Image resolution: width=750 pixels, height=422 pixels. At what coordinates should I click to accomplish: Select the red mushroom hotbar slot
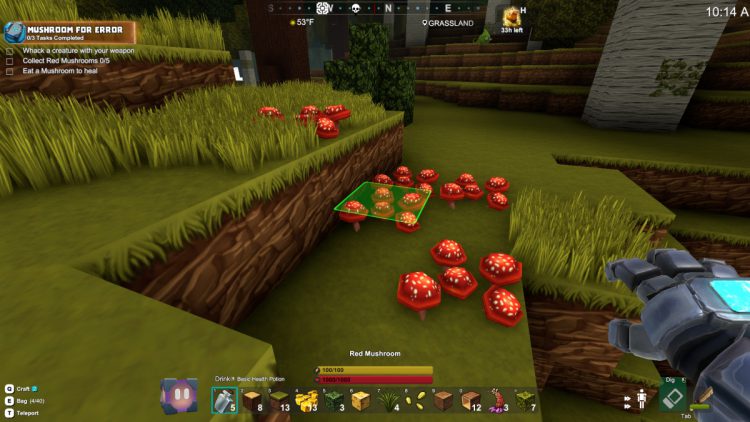496,400
